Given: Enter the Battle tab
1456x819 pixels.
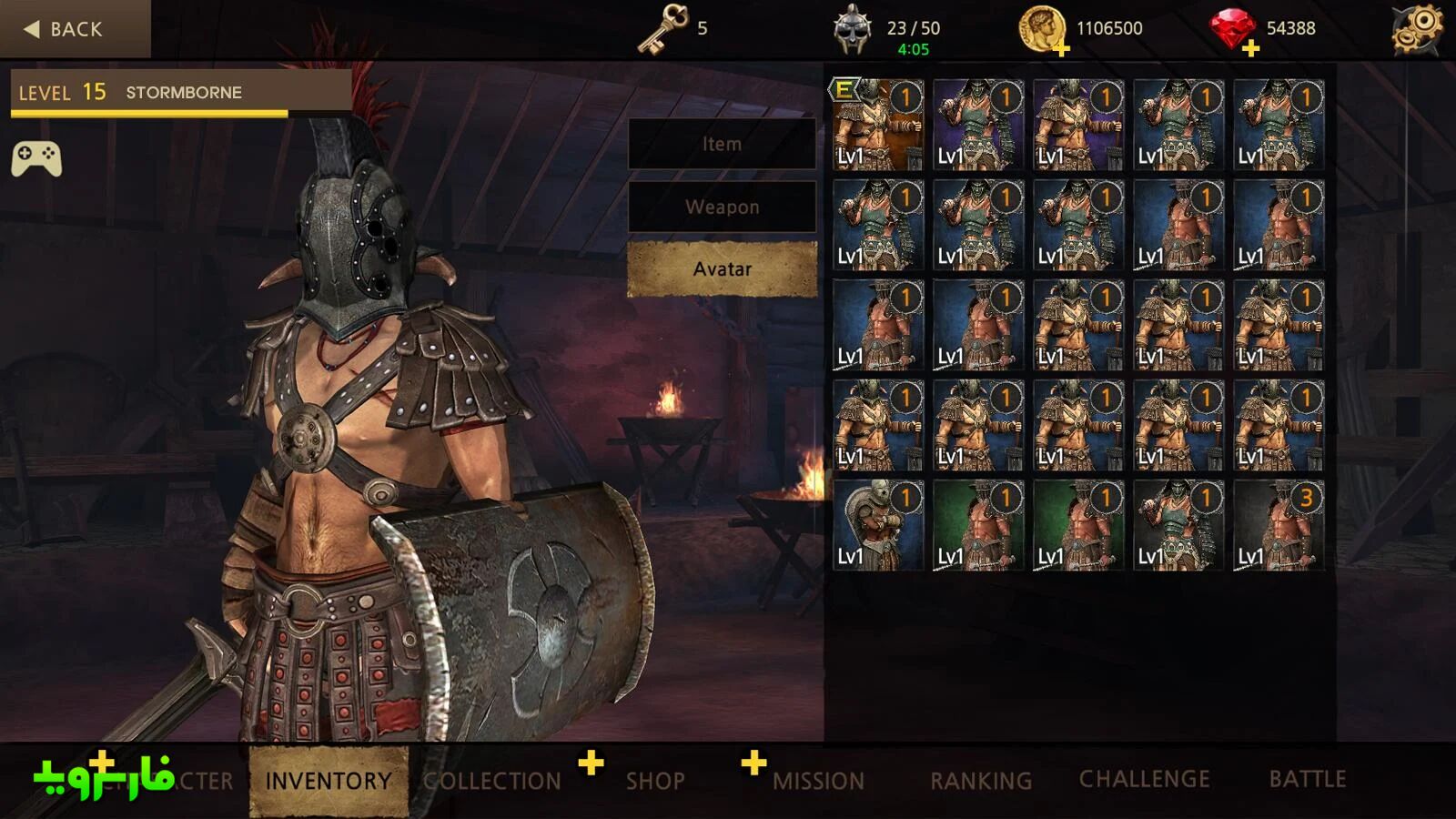Looking at the screenshot, I should 1307,779.
